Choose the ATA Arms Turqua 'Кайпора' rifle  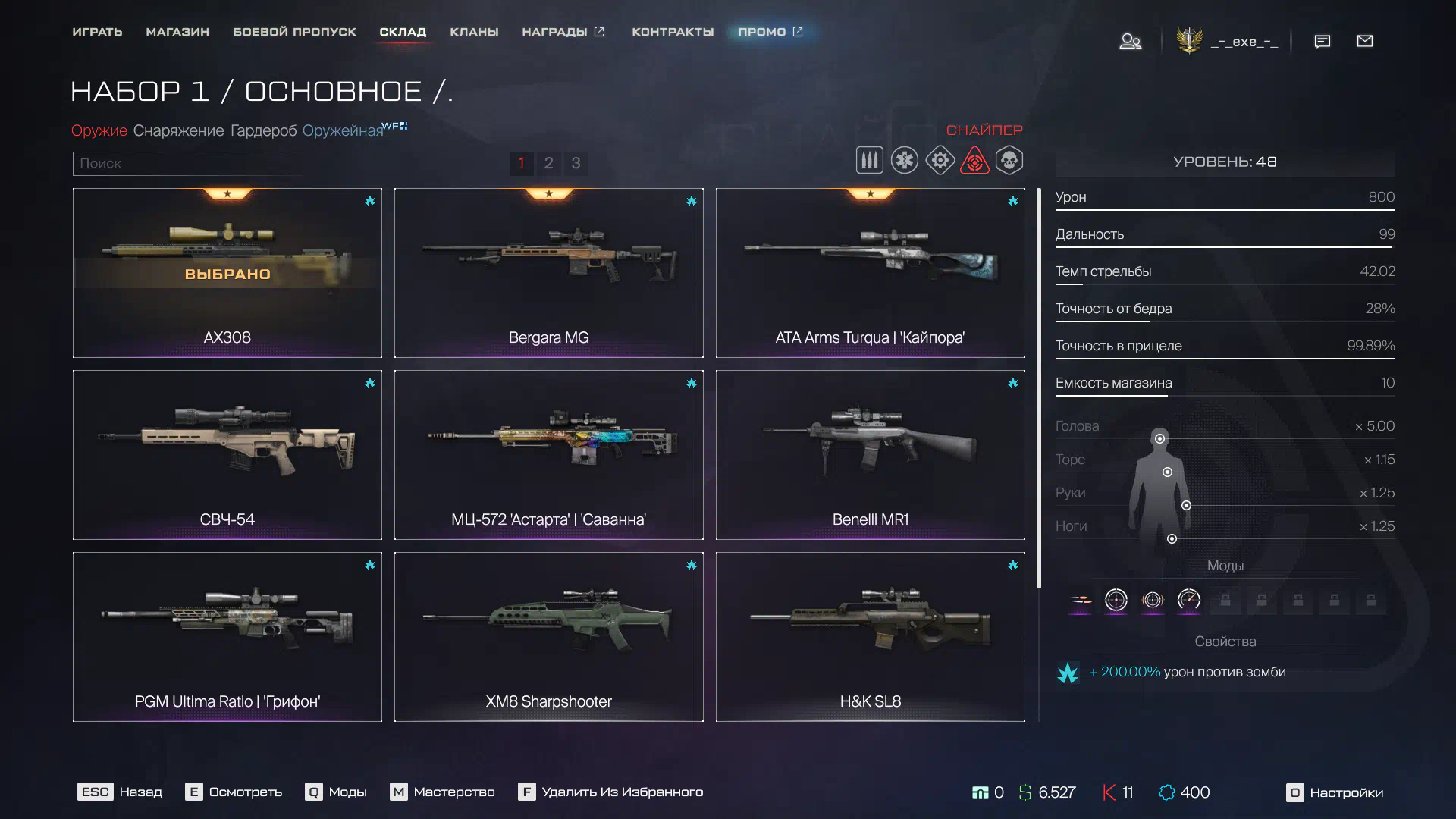870,273
